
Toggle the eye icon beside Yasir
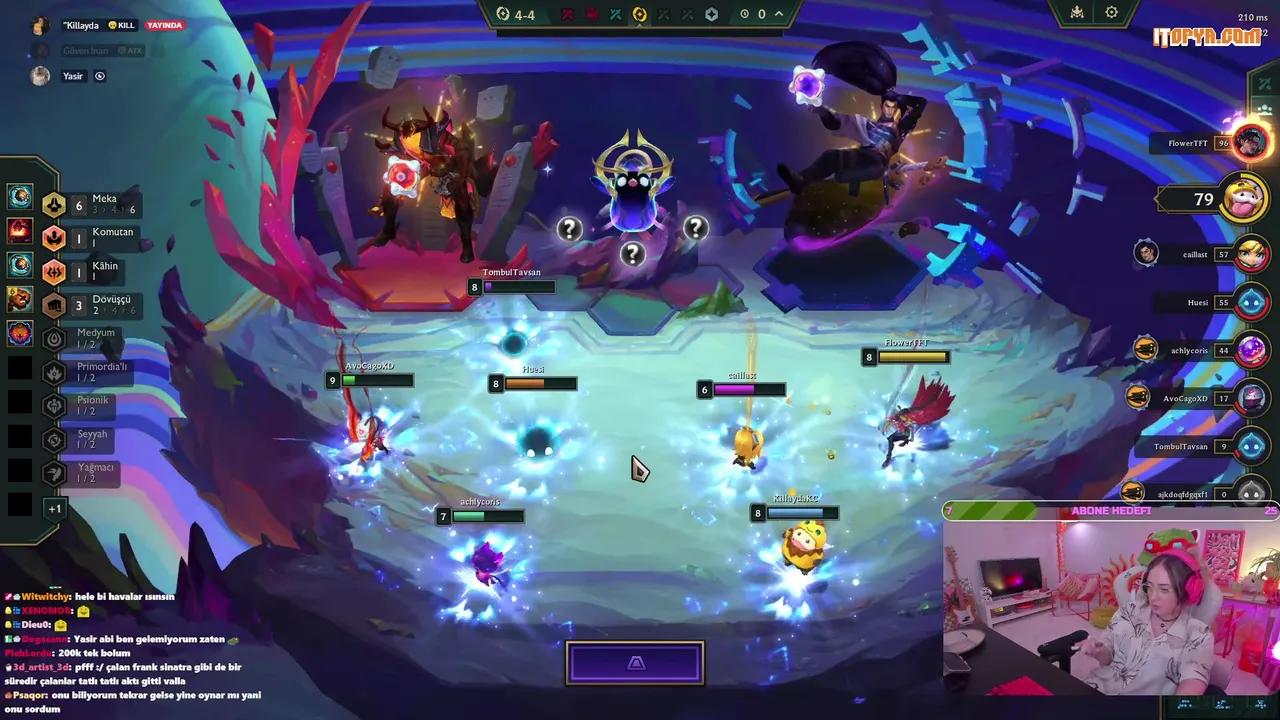pyautogui.click(x=98, y=76)
